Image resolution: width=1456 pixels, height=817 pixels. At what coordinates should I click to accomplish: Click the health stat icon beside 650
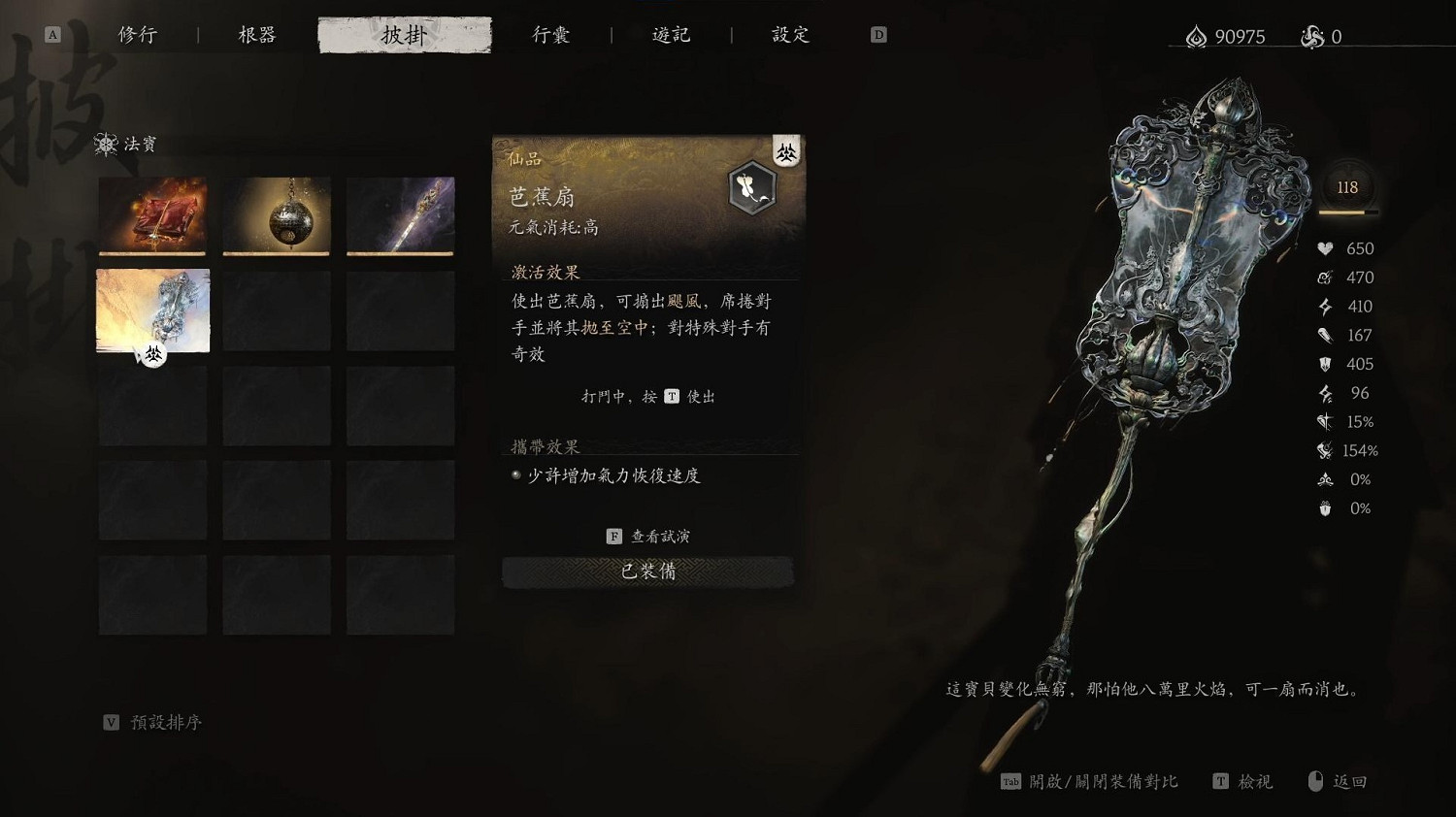click(x=1323, y=248)
